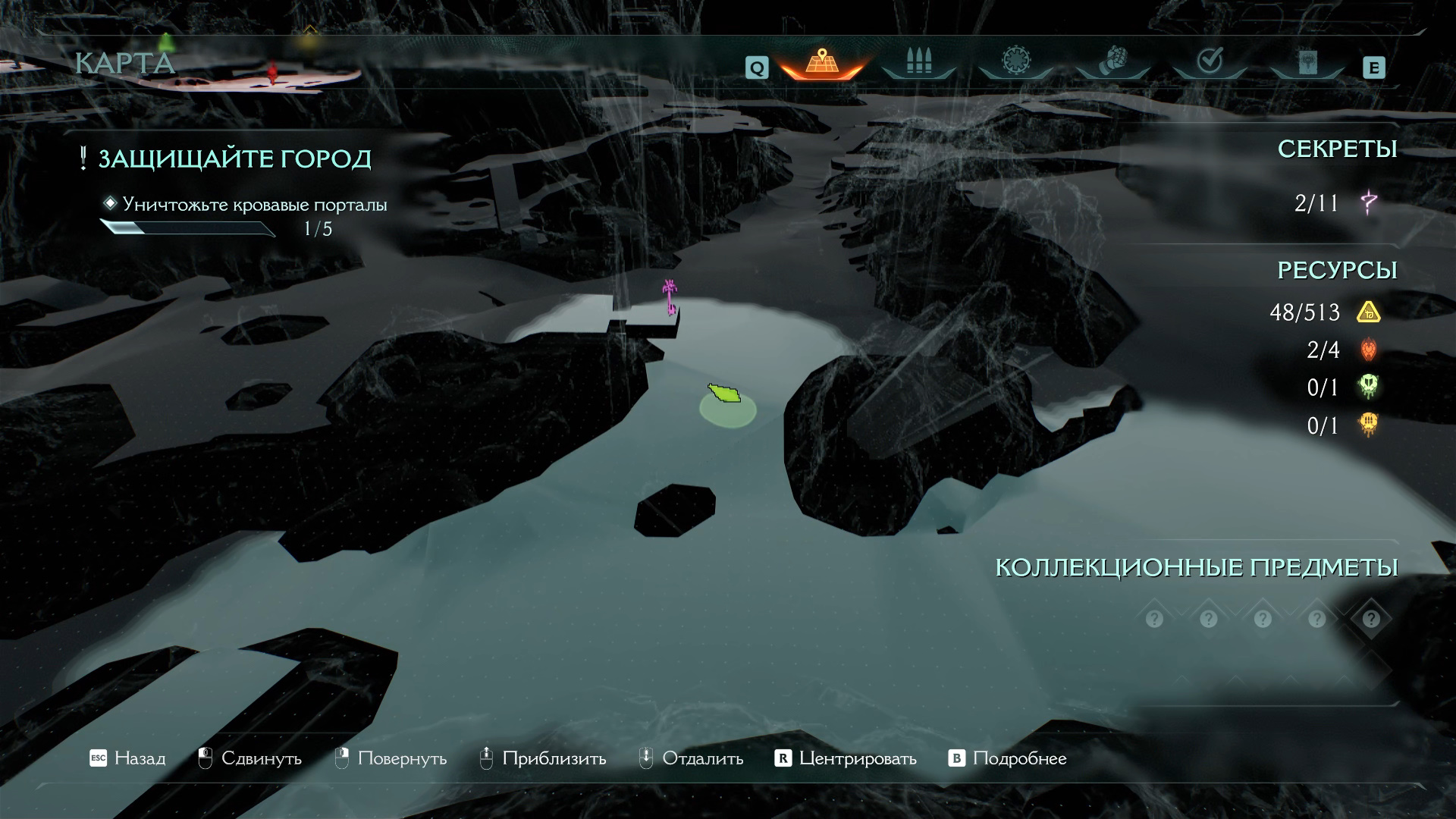The width and height of the screenshot is (1456, 819).
Task: Click the green player position marker
Action: pyautogui.click(x=725, y=394)
